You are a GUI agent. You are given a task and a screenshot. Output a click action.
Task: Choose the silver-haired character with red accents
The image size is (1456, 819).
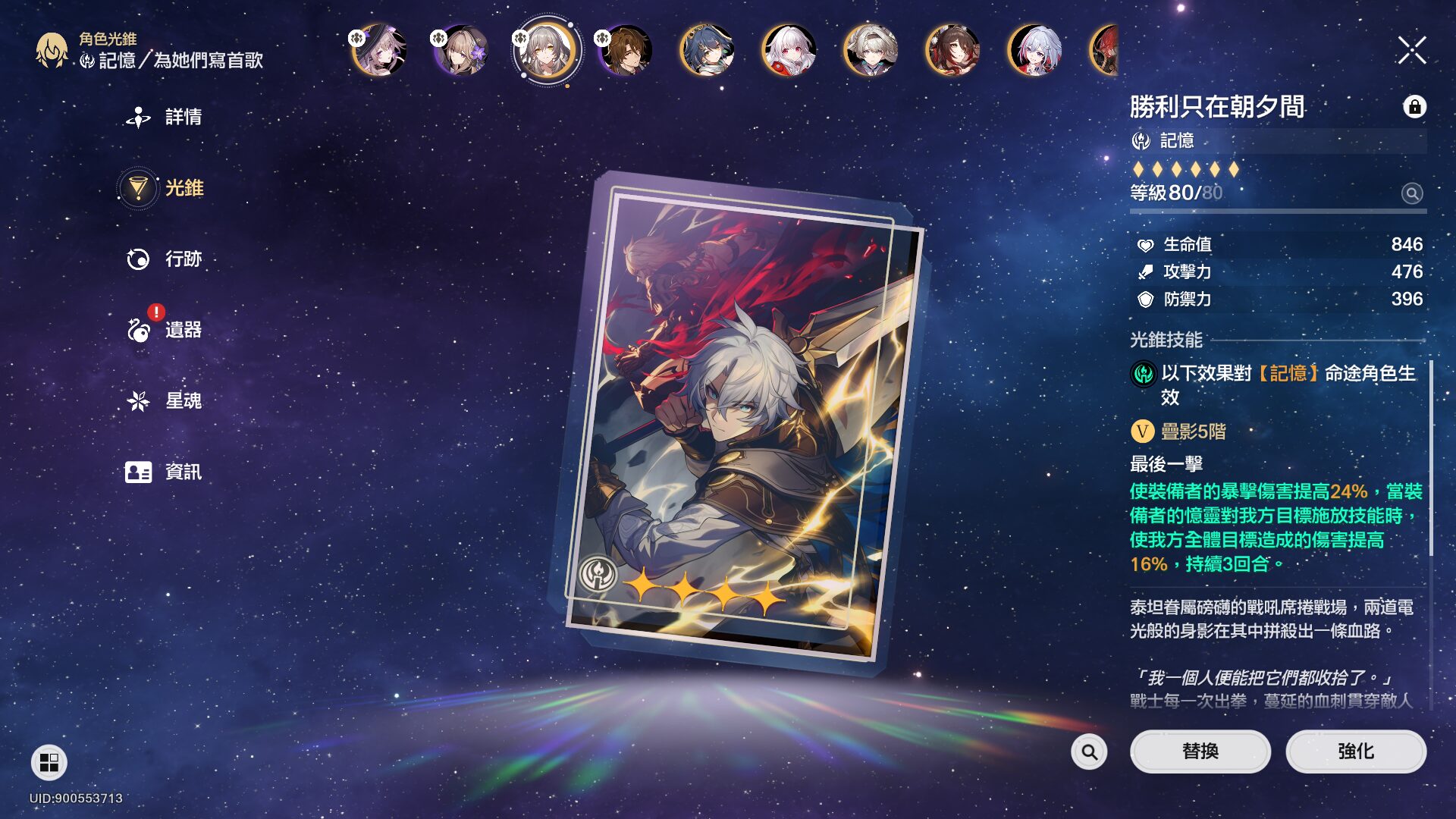click(1034, 51)
